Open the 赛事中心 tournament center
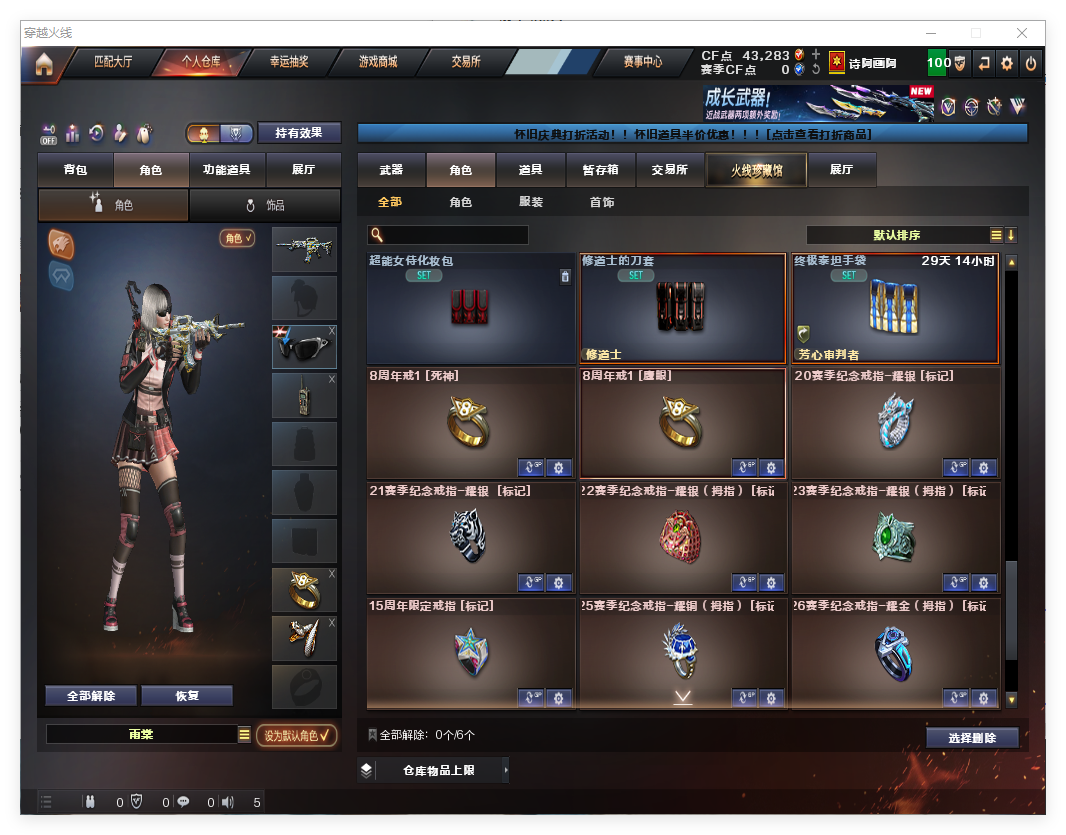The width and height of the screenshot is (1066, 835). coord(642,62)
